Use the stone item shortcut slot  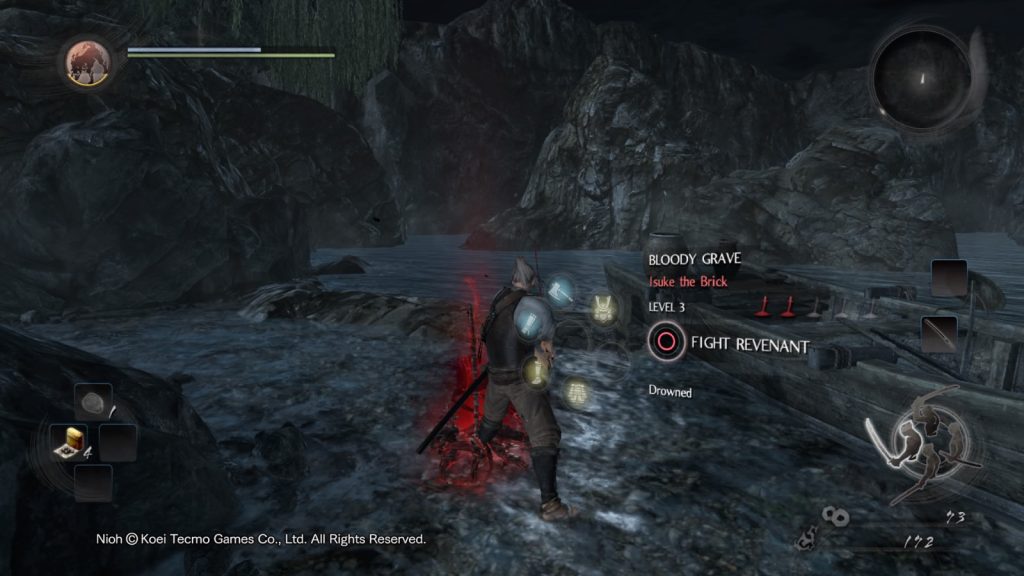pos(93,403)
